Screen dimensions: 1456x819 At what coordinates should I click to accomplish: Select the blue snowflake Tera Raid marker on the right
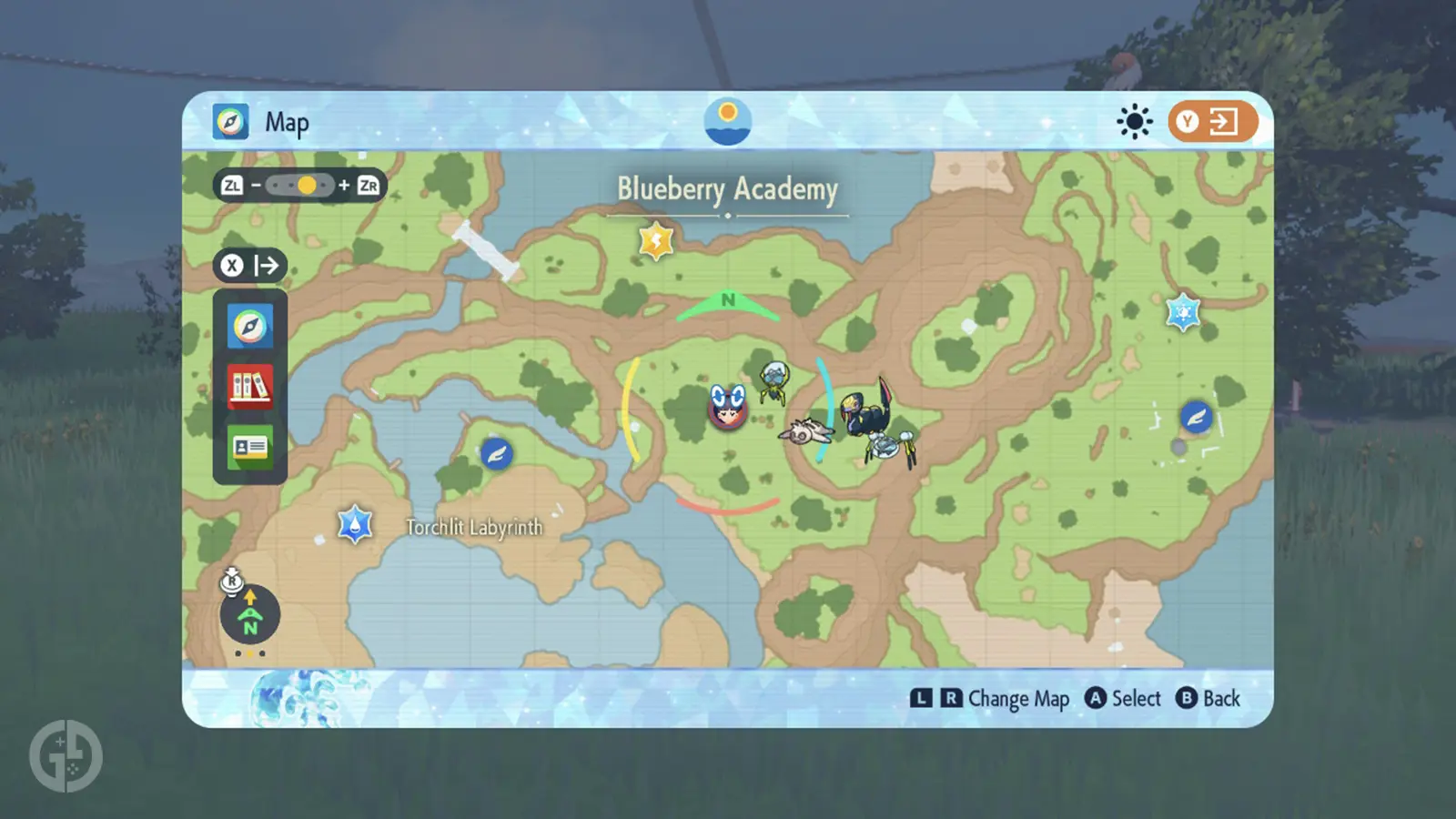(x=1184, y=311)
